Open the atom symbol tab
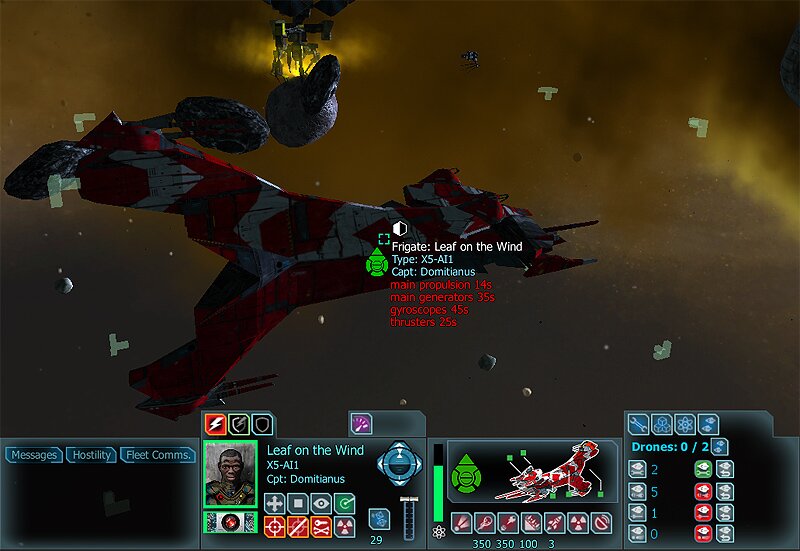The height and width of the screenshot is (551, 800). coord(685,424)
